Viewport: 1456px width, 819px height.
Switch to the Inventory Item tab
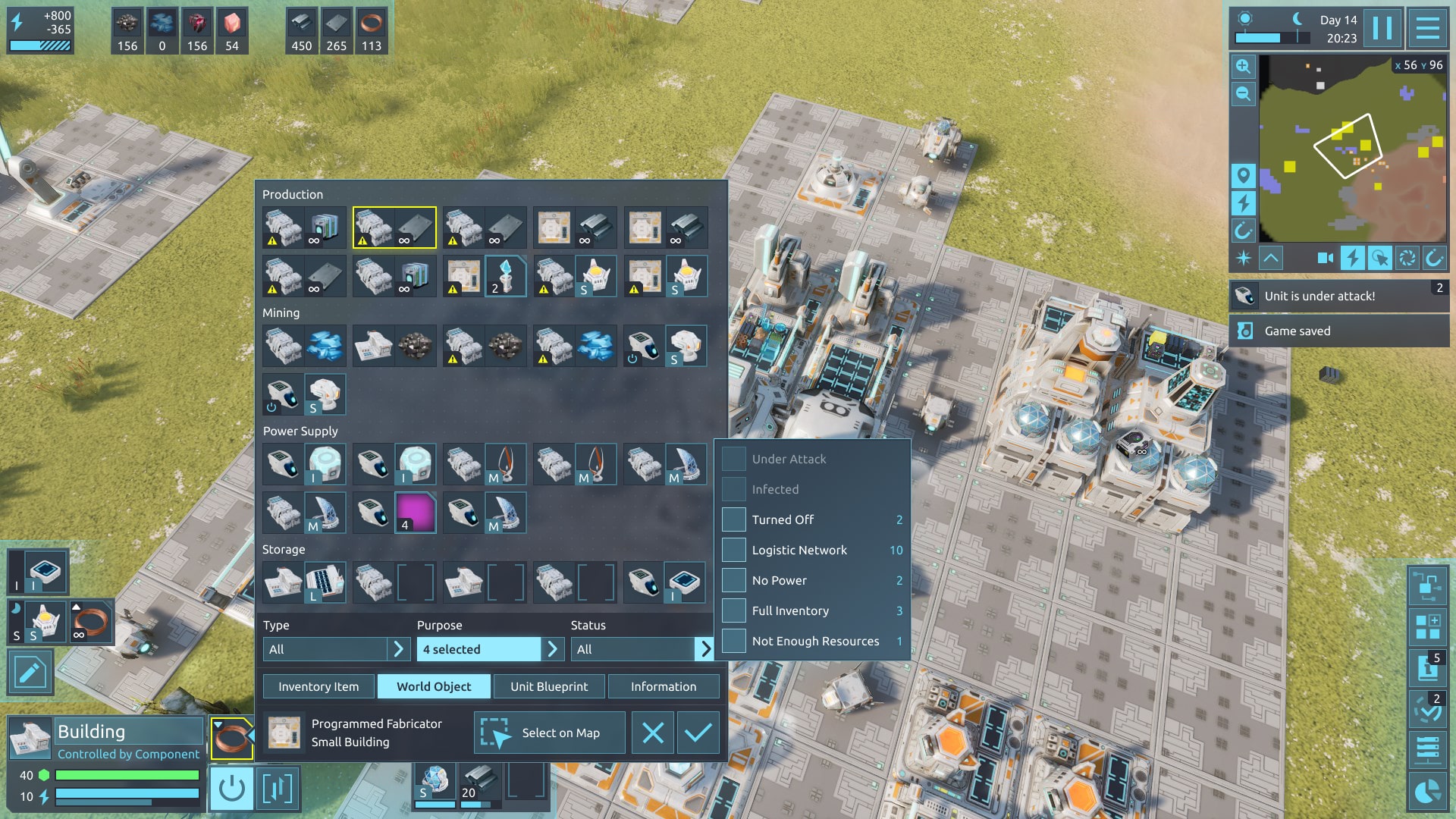tap(318, 686)
